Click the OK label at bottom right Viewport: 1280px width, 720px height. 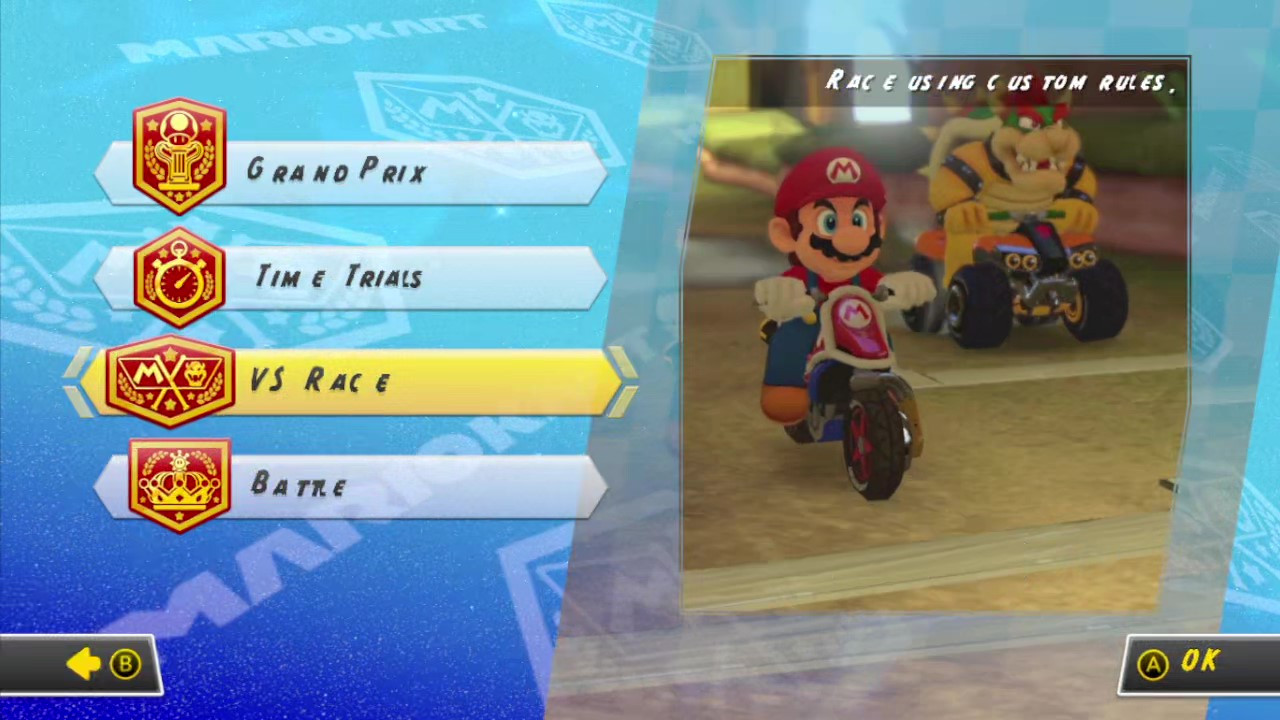[1200, 662]
